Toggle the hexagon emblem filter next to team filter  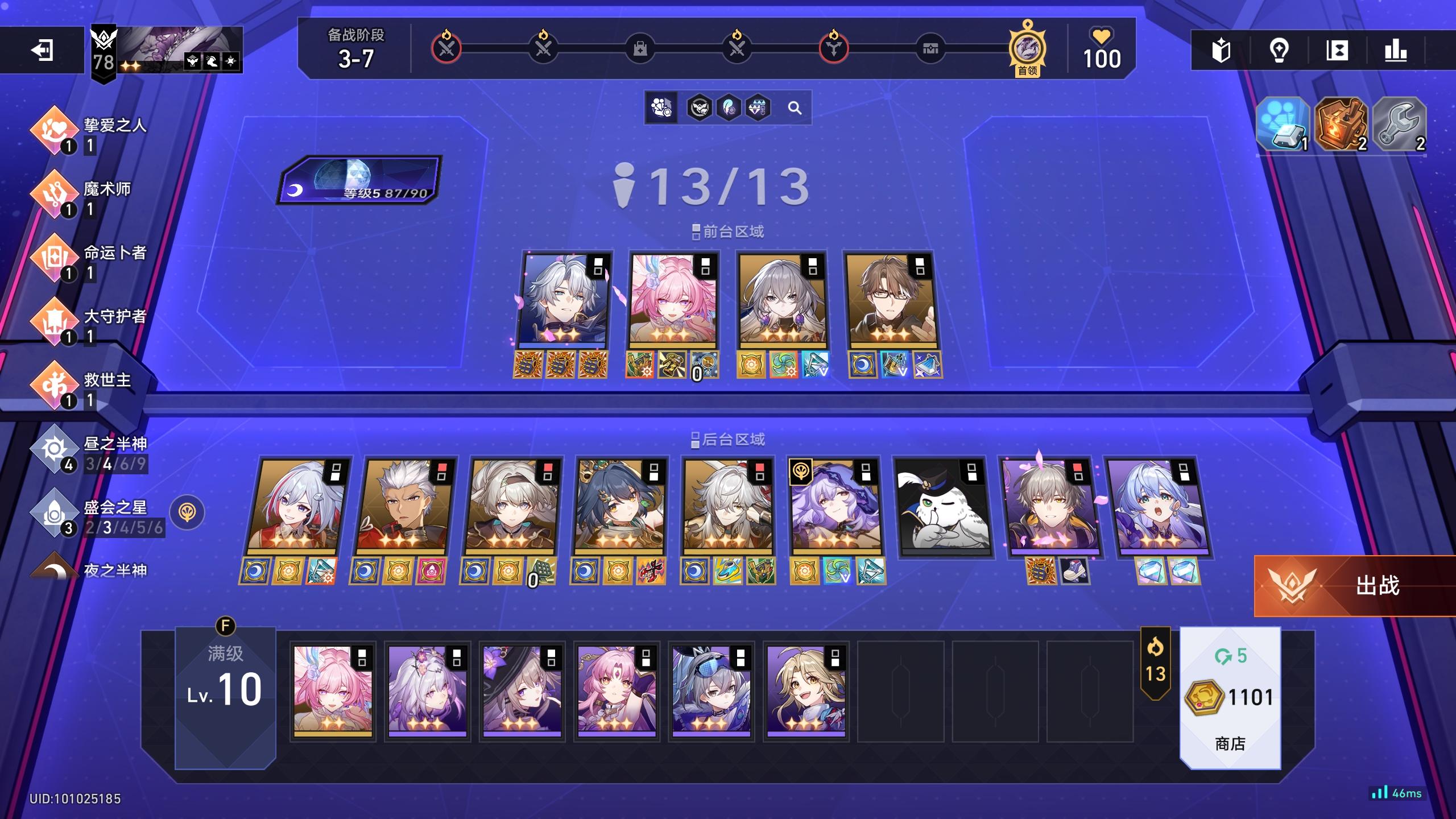click(x=700, y=107)
